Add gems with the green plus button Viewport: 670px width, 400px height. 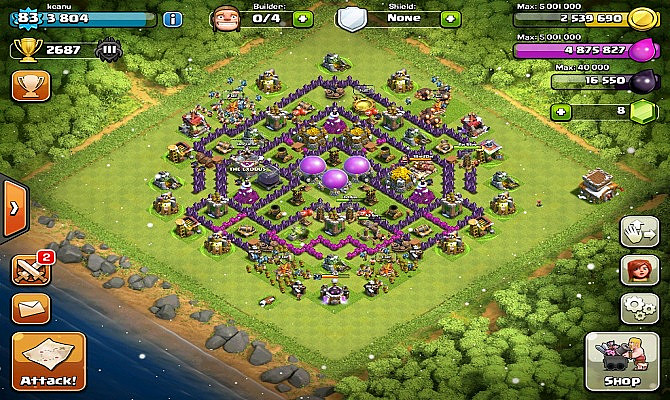tap(563, 111)
